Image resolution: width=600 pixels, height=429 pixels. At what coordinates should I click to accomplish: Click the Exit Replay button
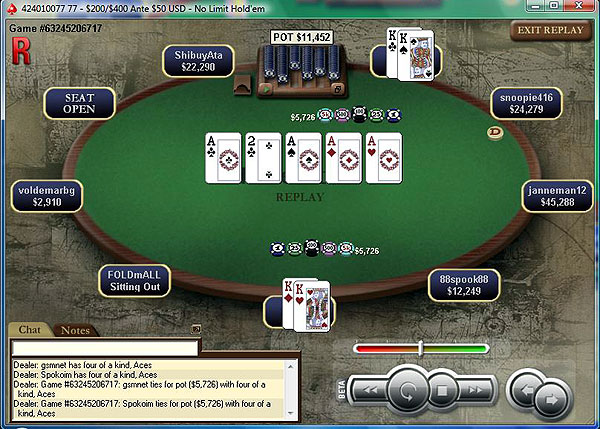click(x=549, y=30)
